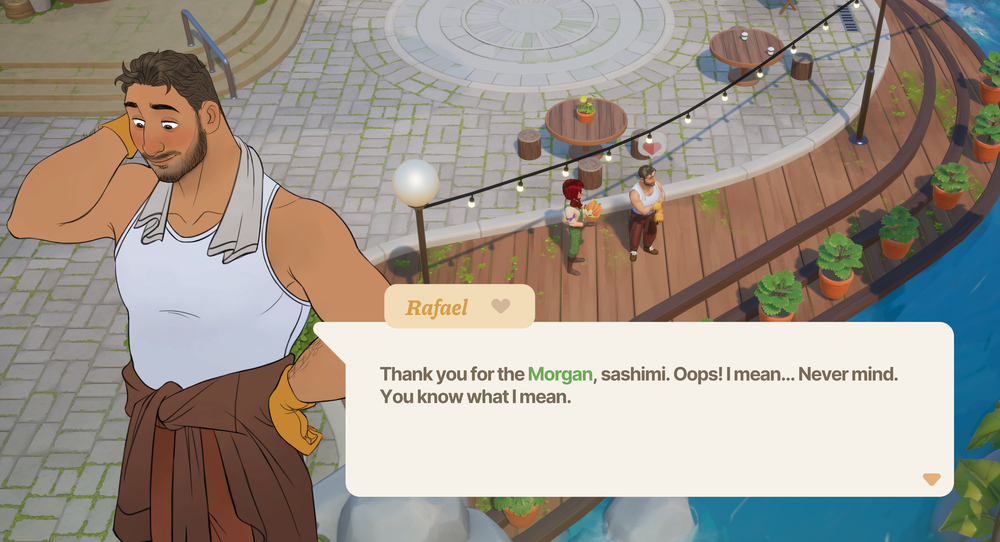Click the heart icon beside Rafael's name

501,306
